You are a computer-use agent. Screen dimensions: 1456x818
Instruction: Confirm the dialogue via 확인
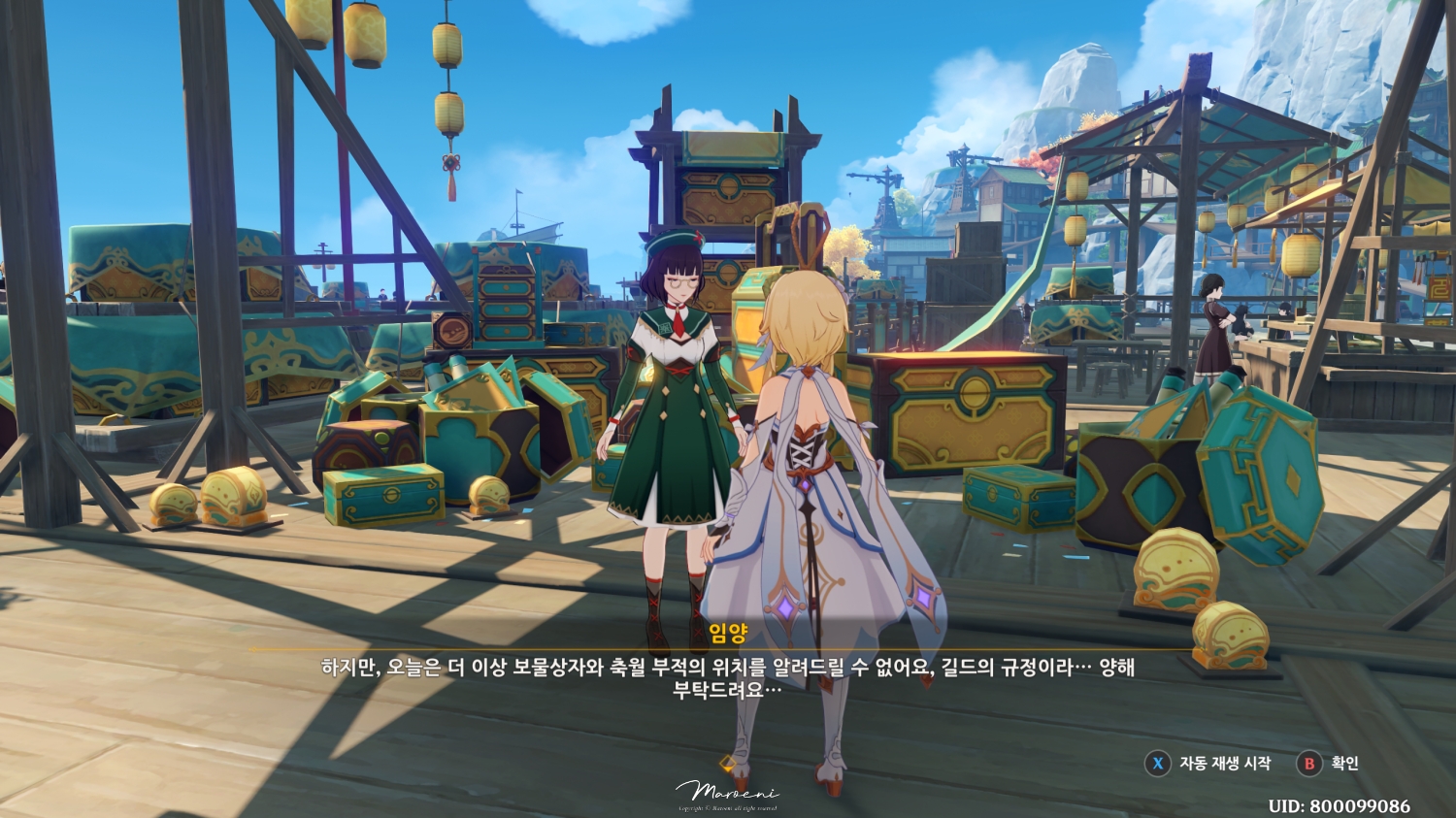pos(1347,764)
